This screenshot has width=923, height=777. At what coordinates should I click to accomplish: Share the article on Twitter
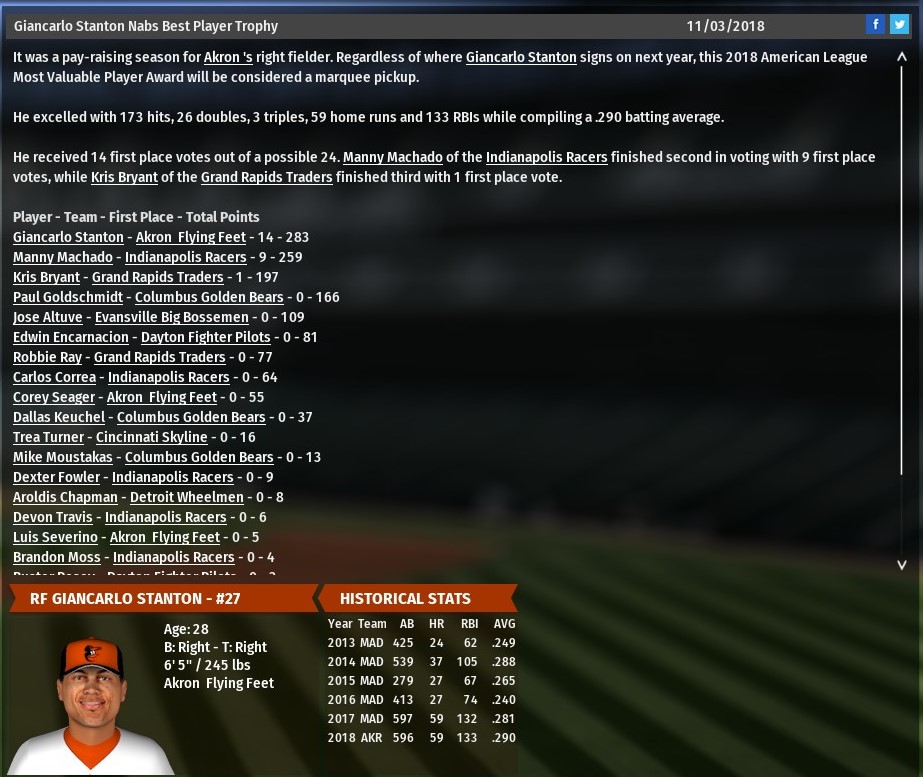[898, 25]
